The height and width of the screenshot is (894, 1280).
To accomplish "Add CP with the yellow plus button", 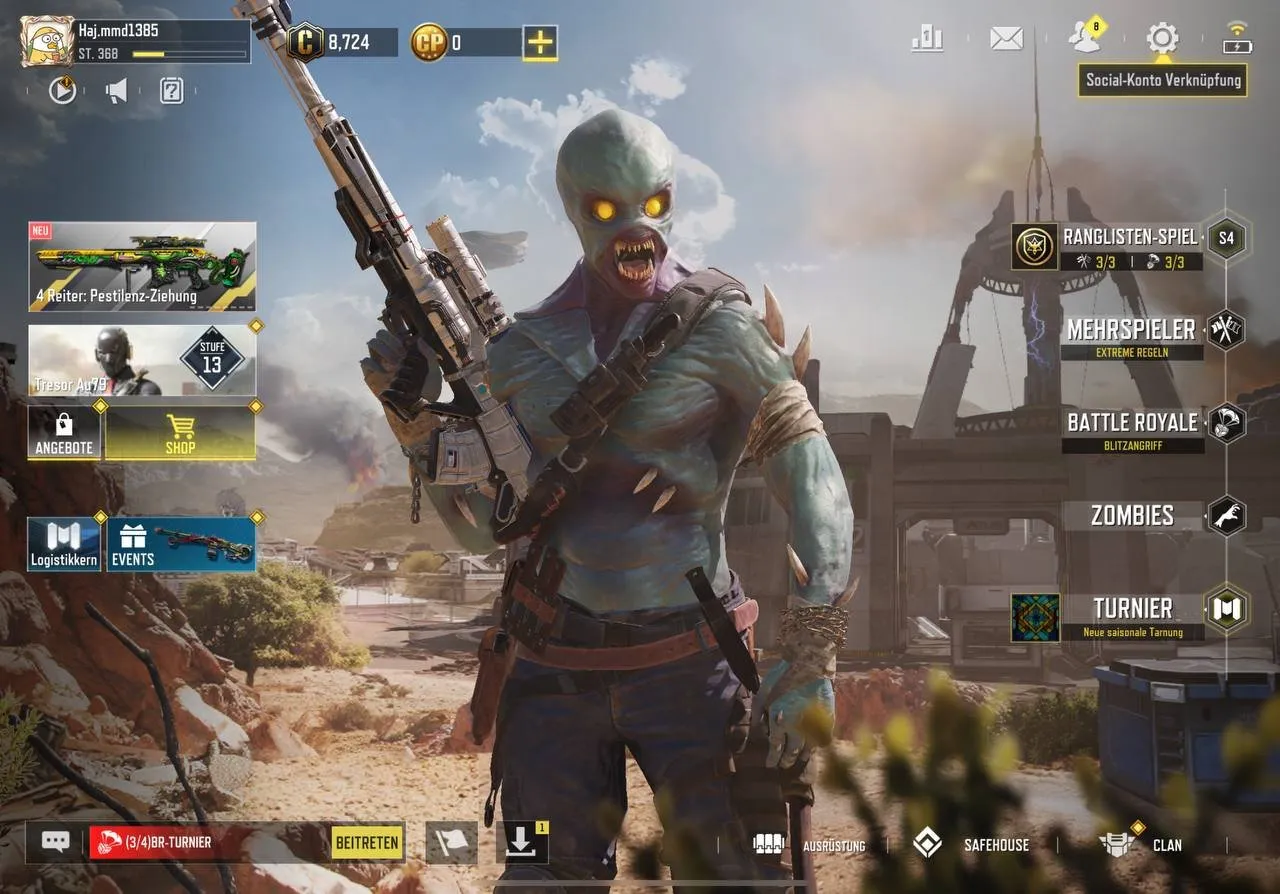I will click(540, 42).
